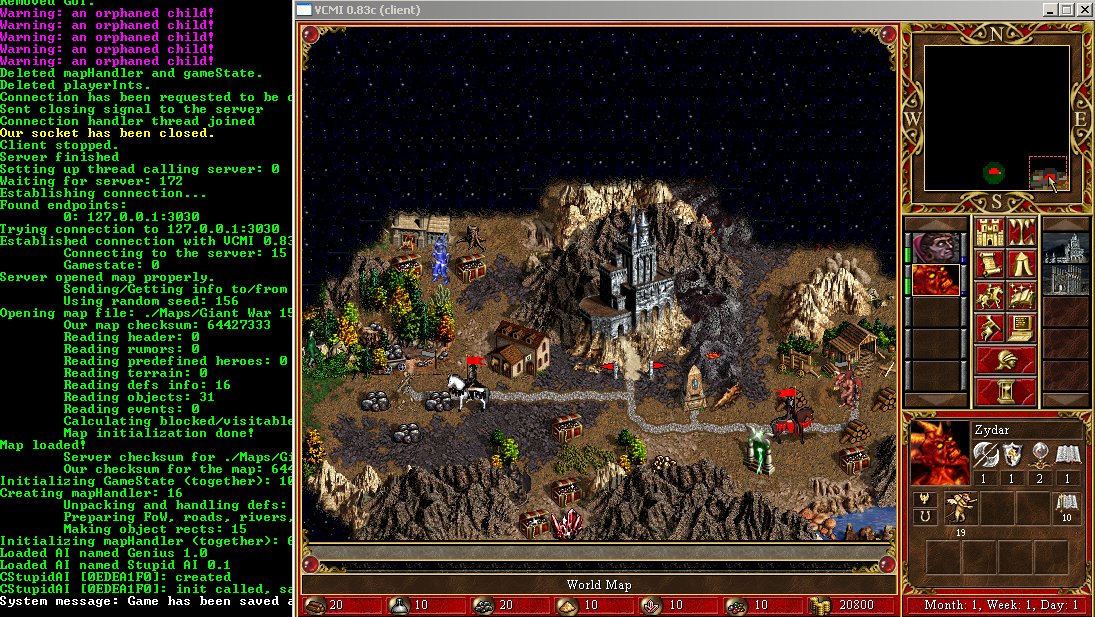Select the red demon hero in the hero list

(x=935, y=280)
